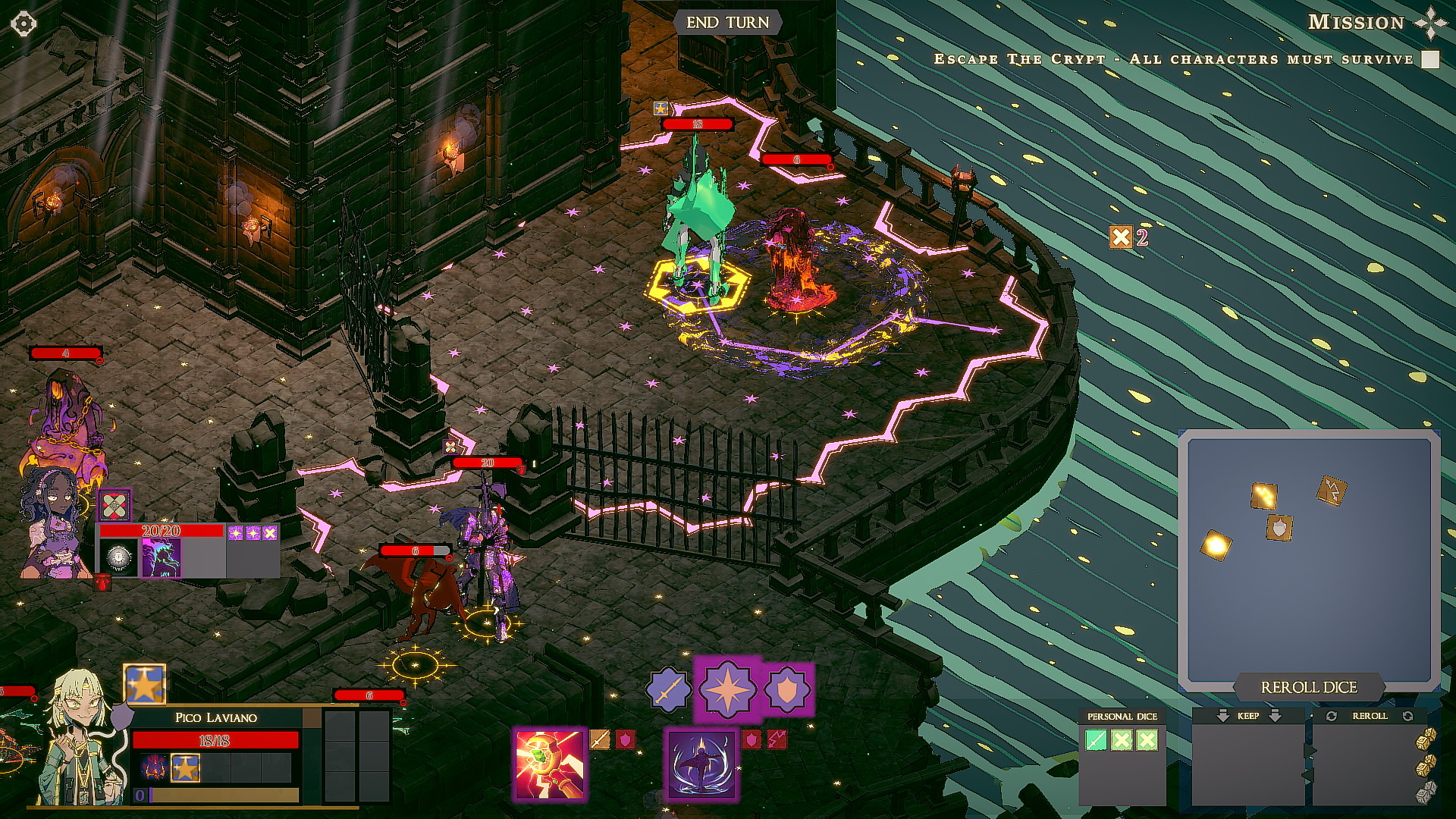Click the settings gear in the top-left corner
Image resolution: width=1456 pixels, height=819 pixels.
[x=23, y=24]
